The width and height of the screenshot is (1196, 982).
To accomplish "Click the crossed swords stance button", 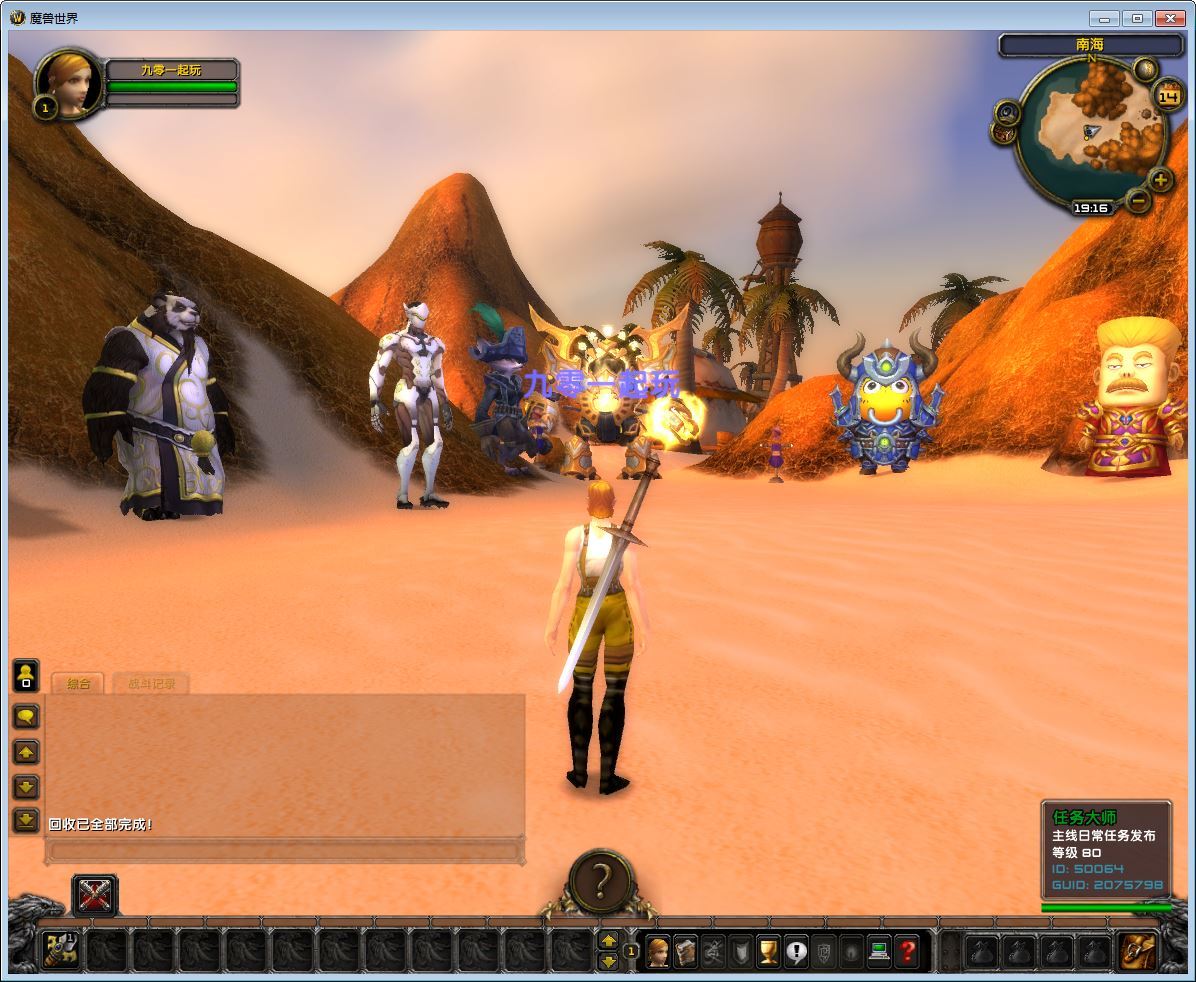I will [95, 895].
